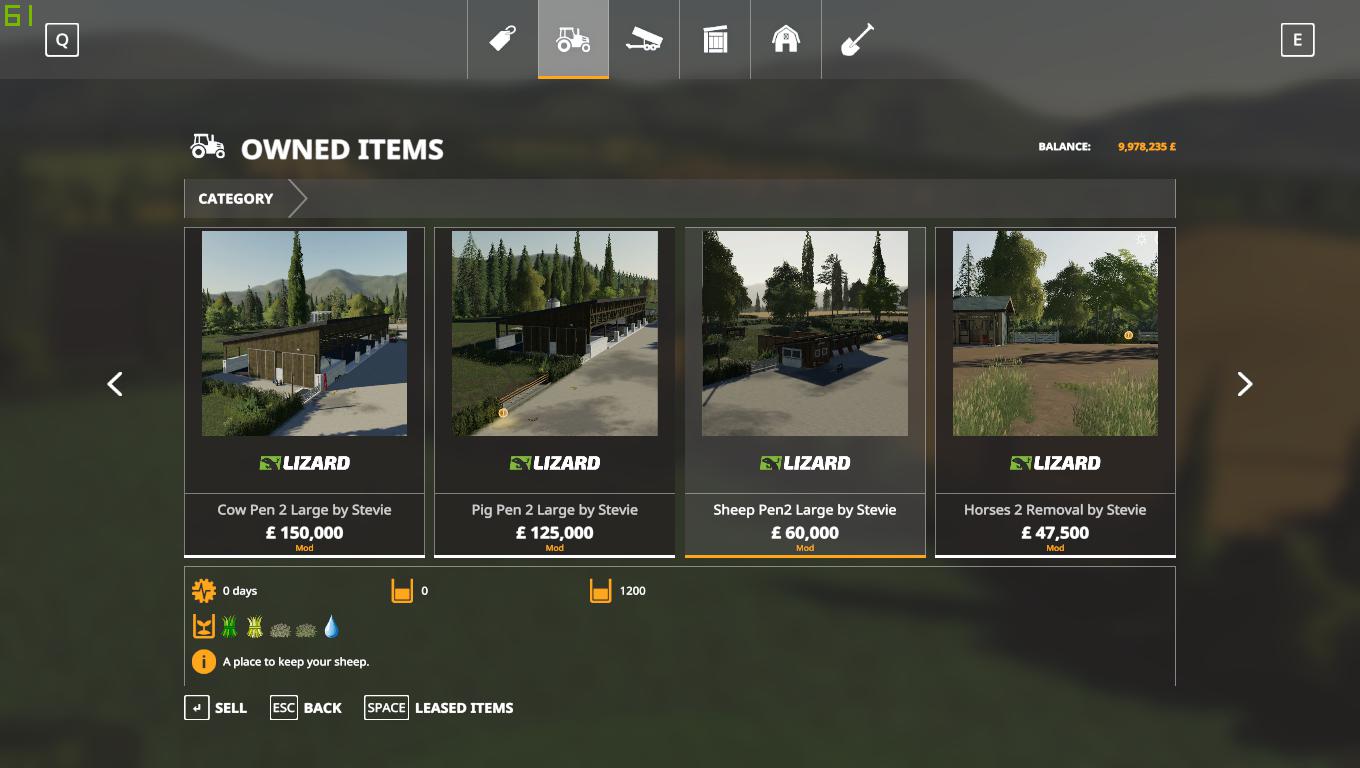The image size is (1360, 768).
Task: View leased items
Action: click(439, 708)
